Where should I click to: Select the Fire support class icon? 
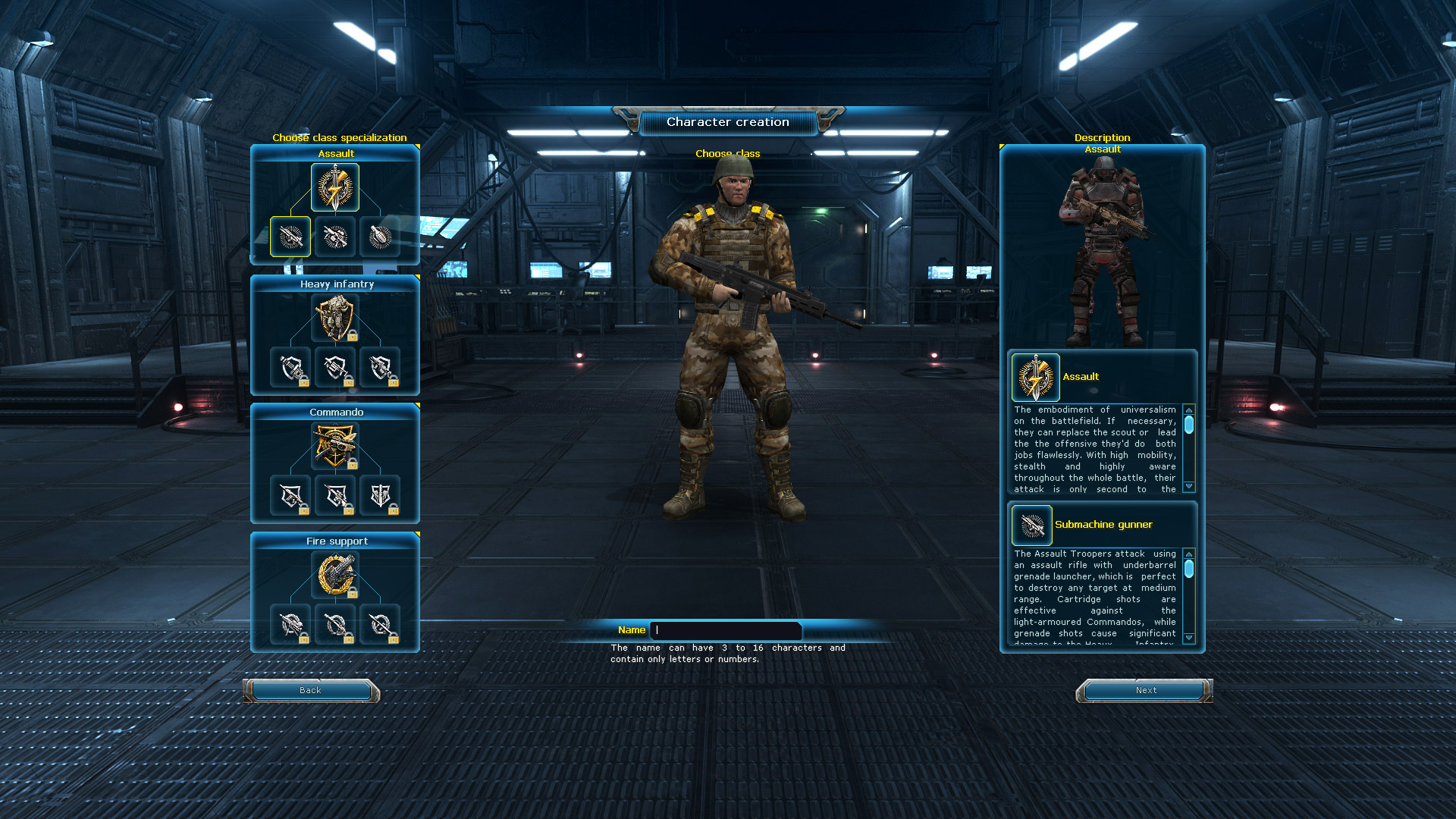(334, 575)
